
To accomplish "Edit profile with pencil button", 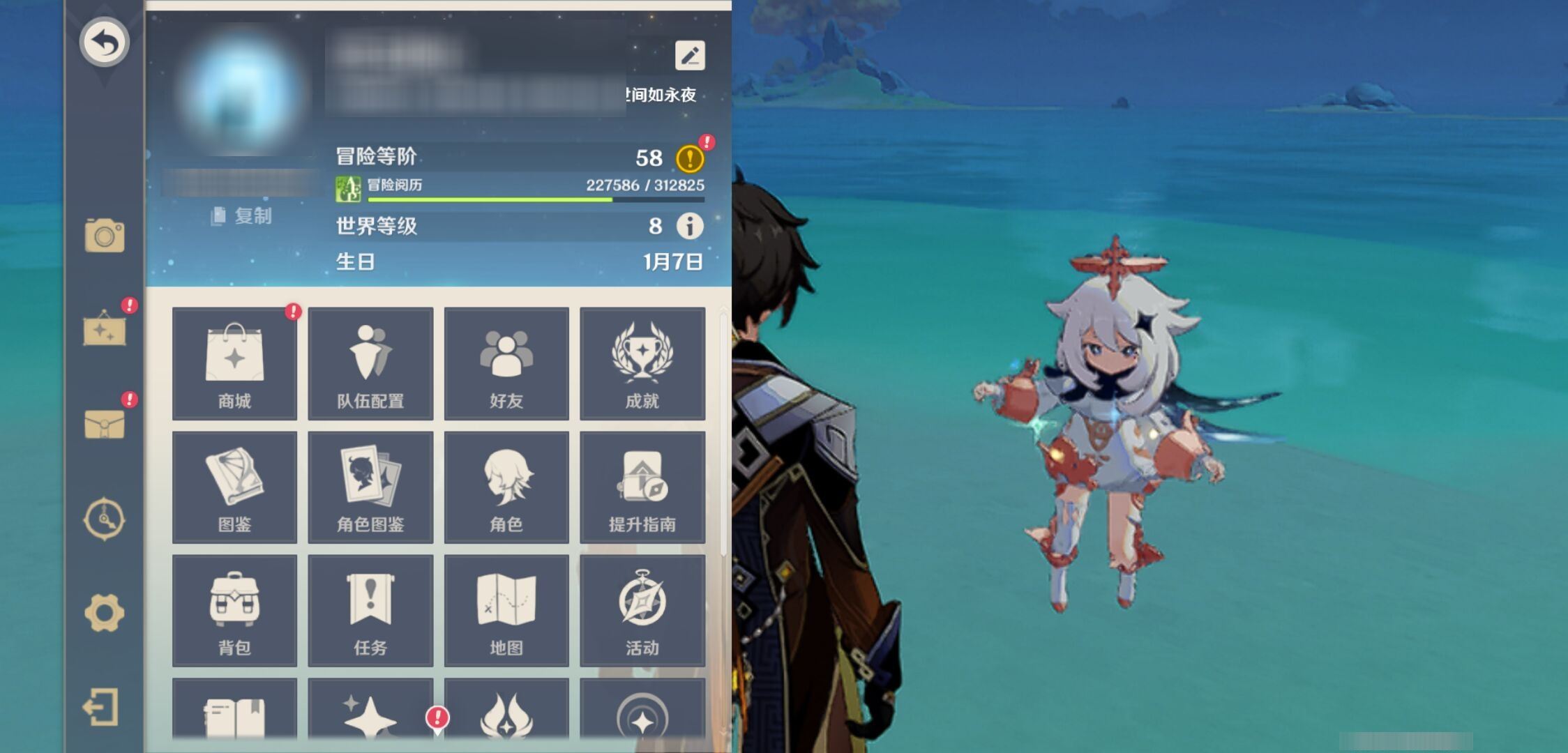I will (690, 56).
